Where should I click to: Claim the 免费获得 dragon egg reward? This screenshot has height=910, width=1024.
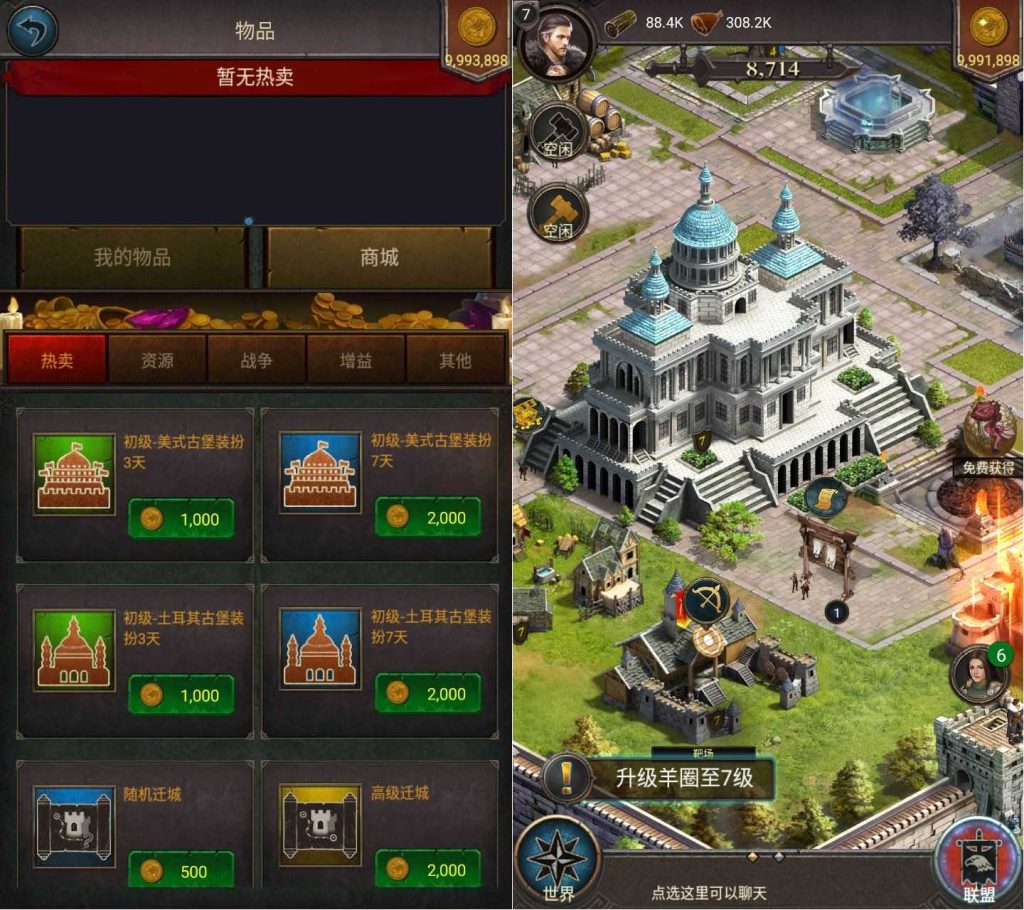click(x=989, y=436)
